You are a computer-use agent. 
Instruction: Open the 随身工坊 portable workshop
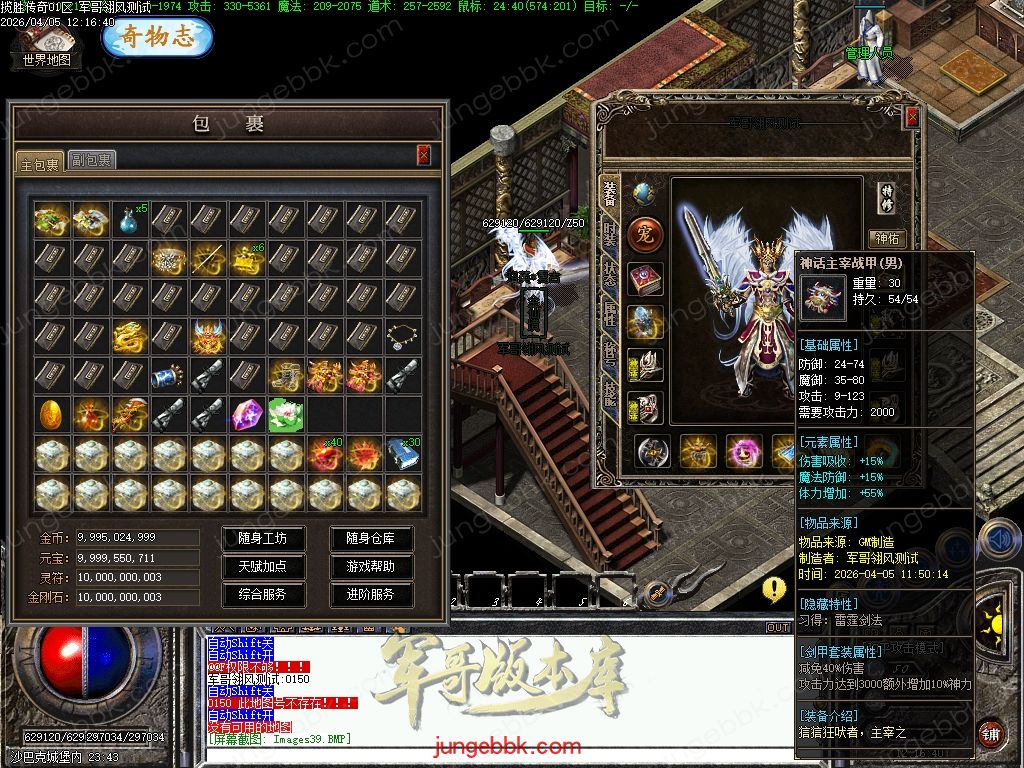click(x=262, y=538)
